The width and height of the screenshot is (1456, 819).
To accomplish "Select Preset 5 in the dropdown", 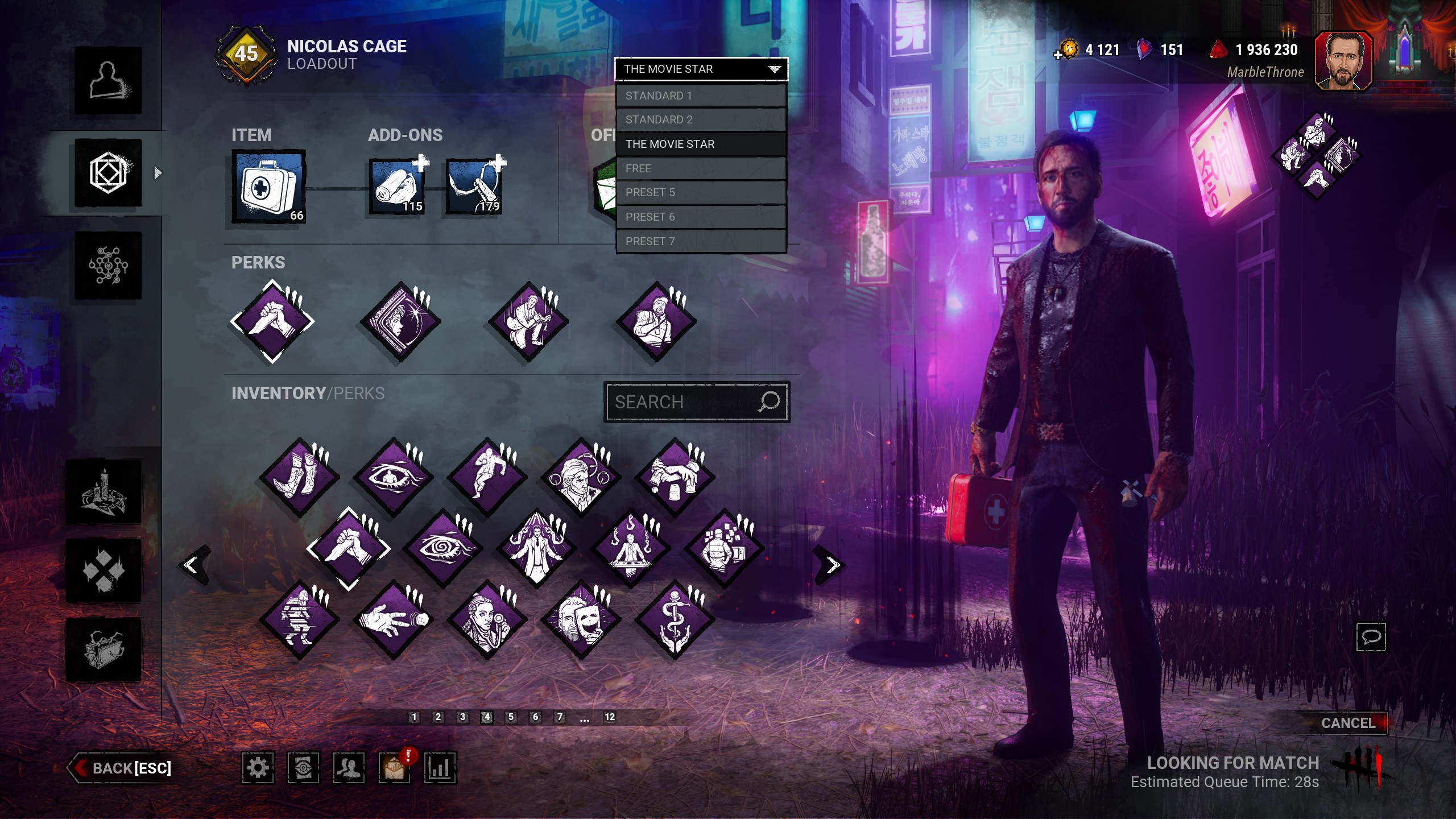I will click(x=701, y=192).
